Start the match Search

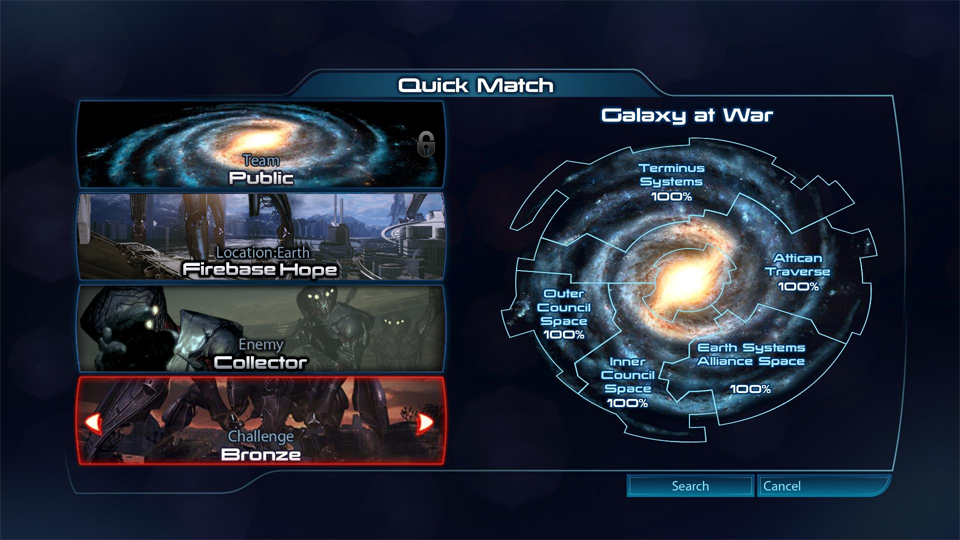click(x=690, y=486)
